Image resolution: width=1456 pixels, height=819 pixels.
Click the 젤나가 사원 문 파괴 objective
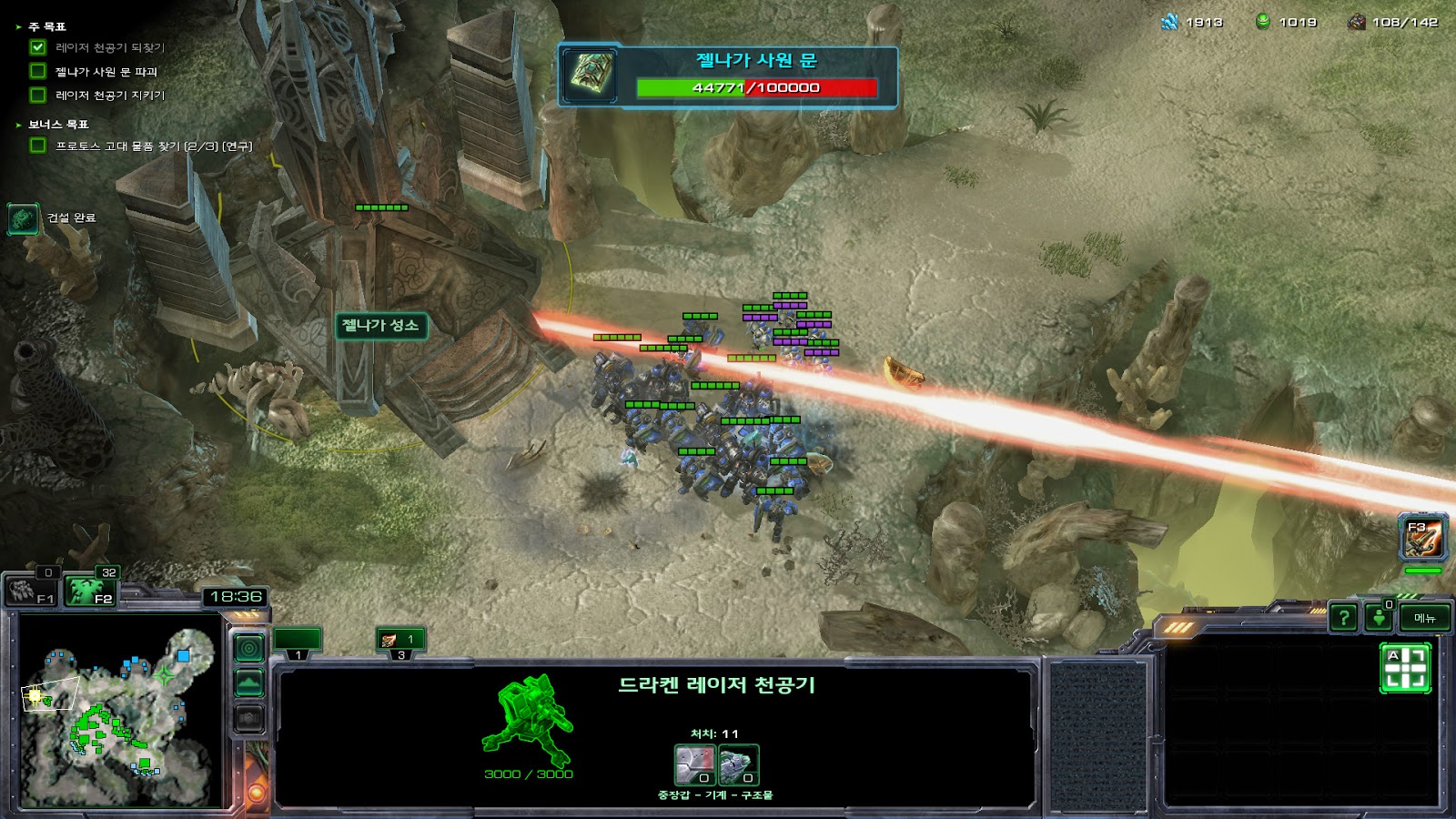(x=106, y=71)
